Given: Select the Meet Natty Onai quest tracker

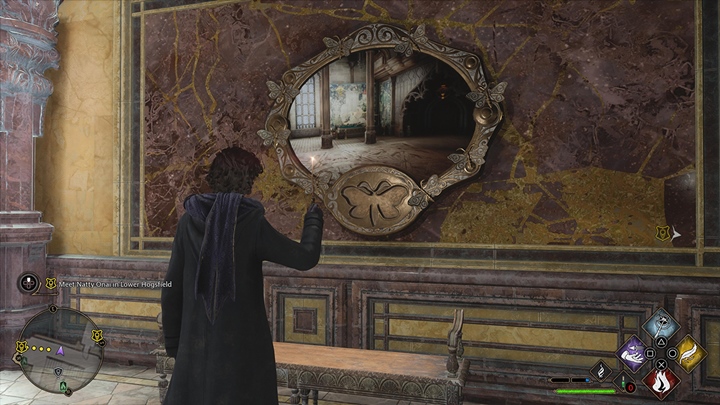Looking at the screenshot, I should tap(112, 283).
